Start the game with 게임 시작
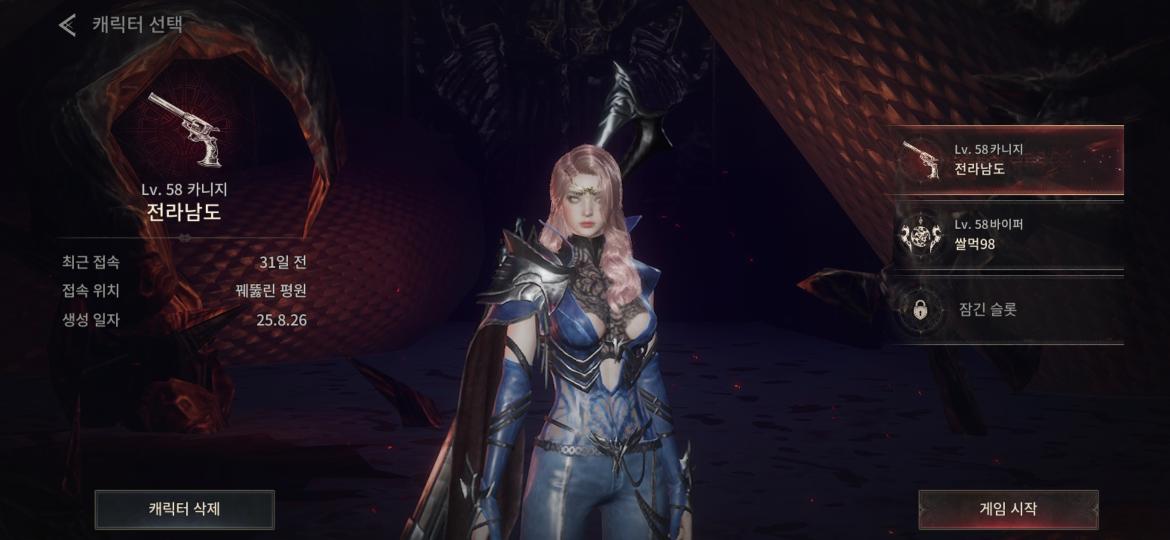Screen dimensions: 1170x540 pos(1008,509)
